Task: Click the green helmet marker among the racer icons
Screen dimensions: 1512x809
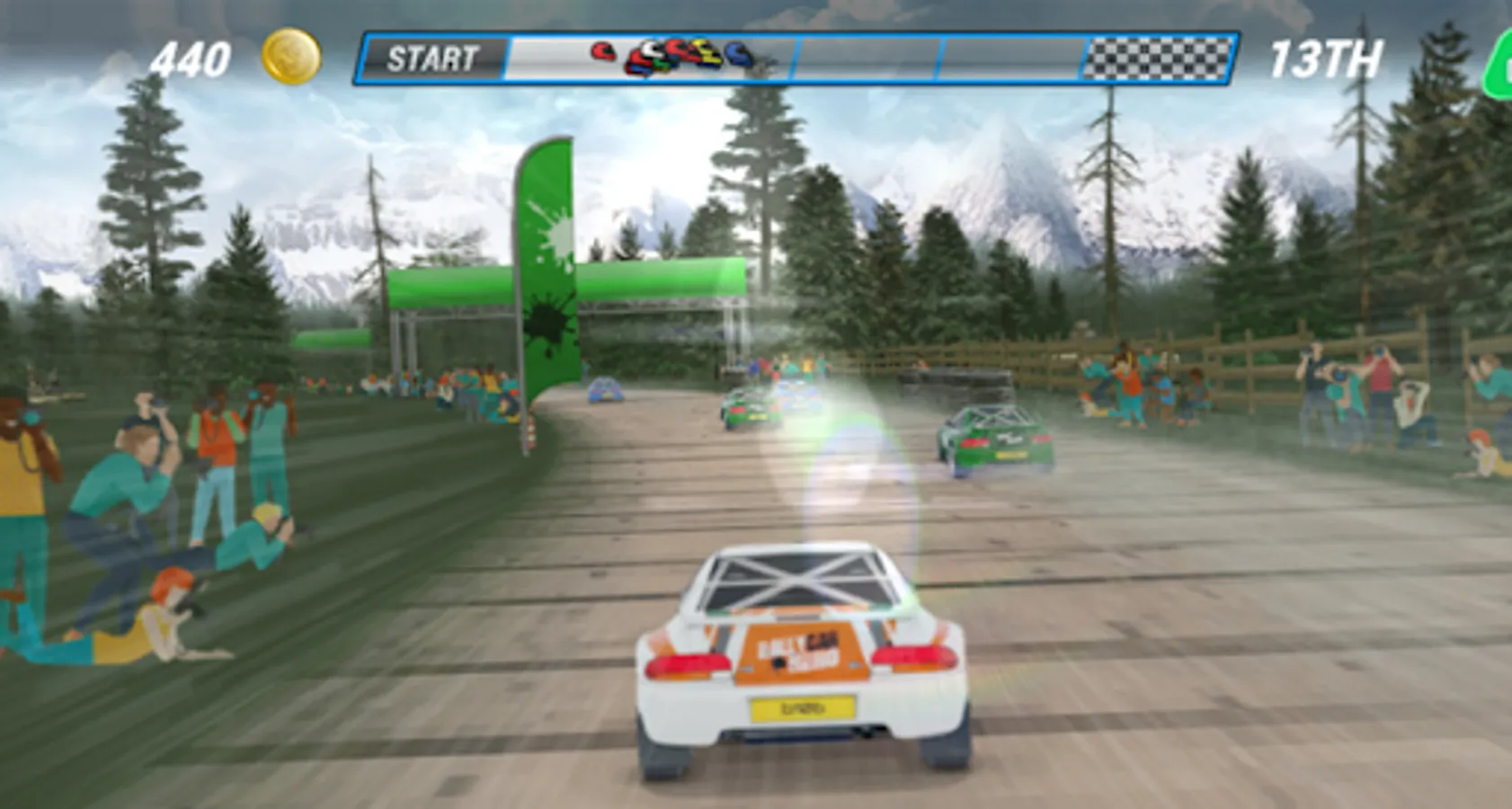Action: (660, 63)
